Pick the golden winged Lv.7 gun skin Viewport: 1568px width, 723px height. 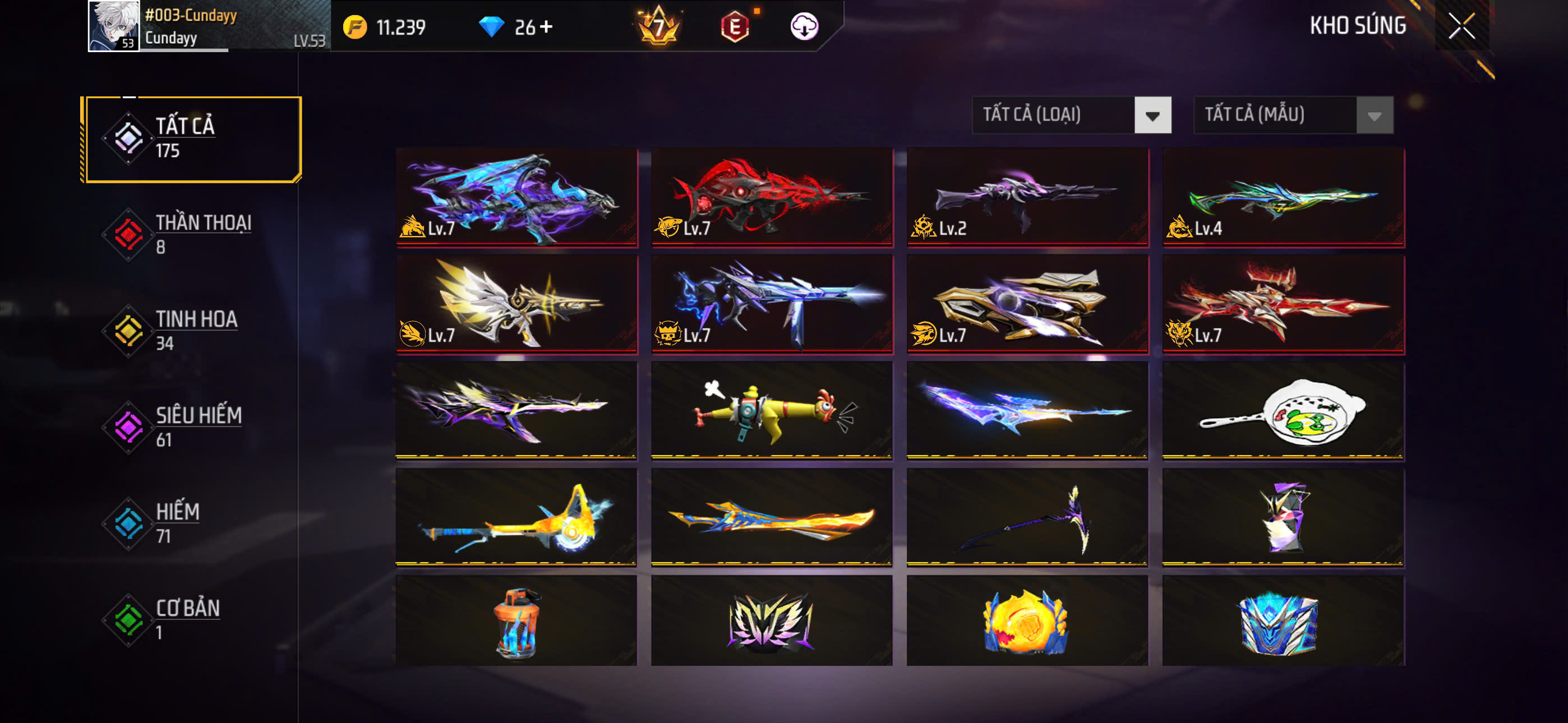click(x=516, y=303)
